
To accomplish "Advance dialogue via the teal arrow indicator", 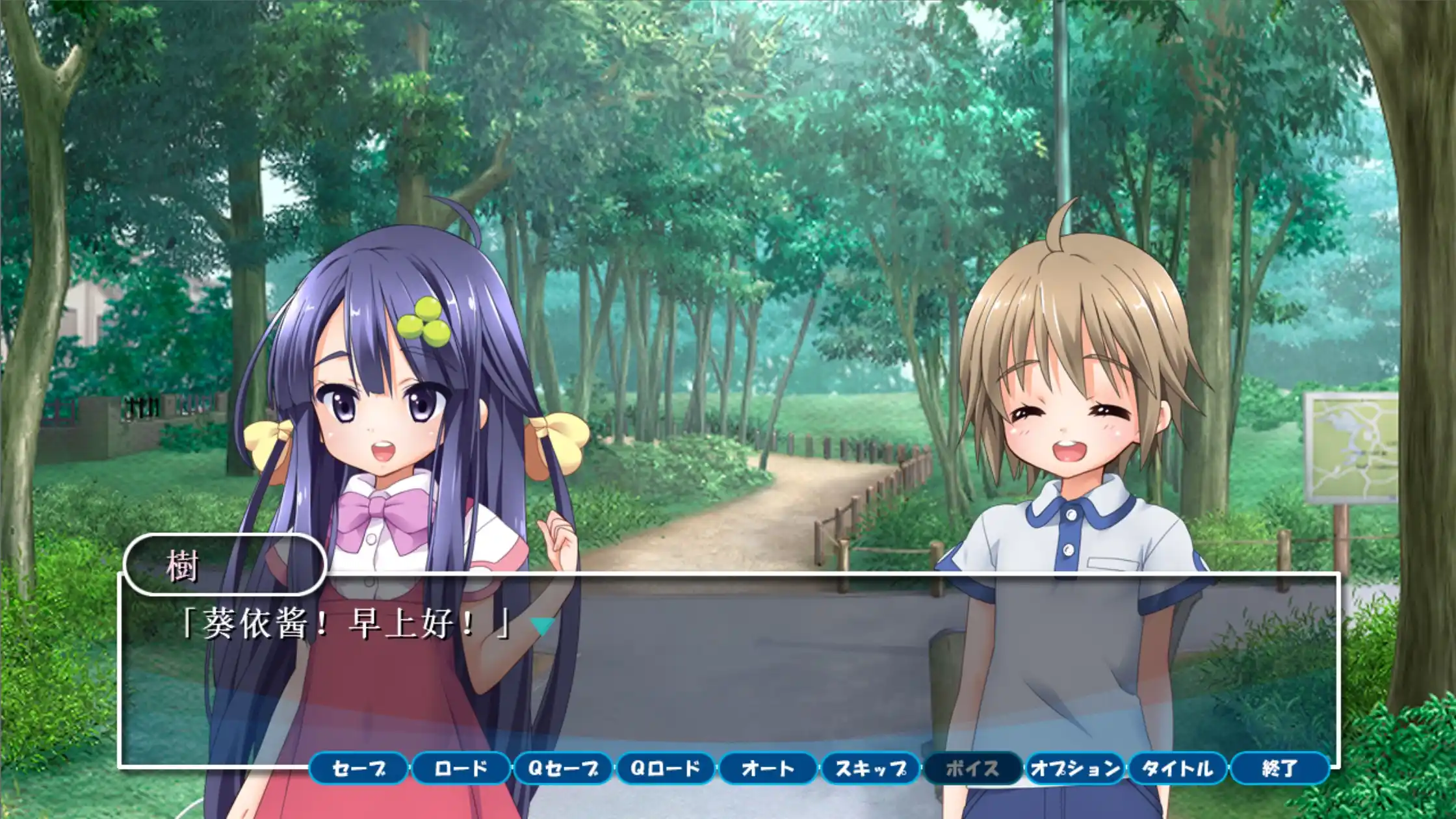I will pos(541,626).
